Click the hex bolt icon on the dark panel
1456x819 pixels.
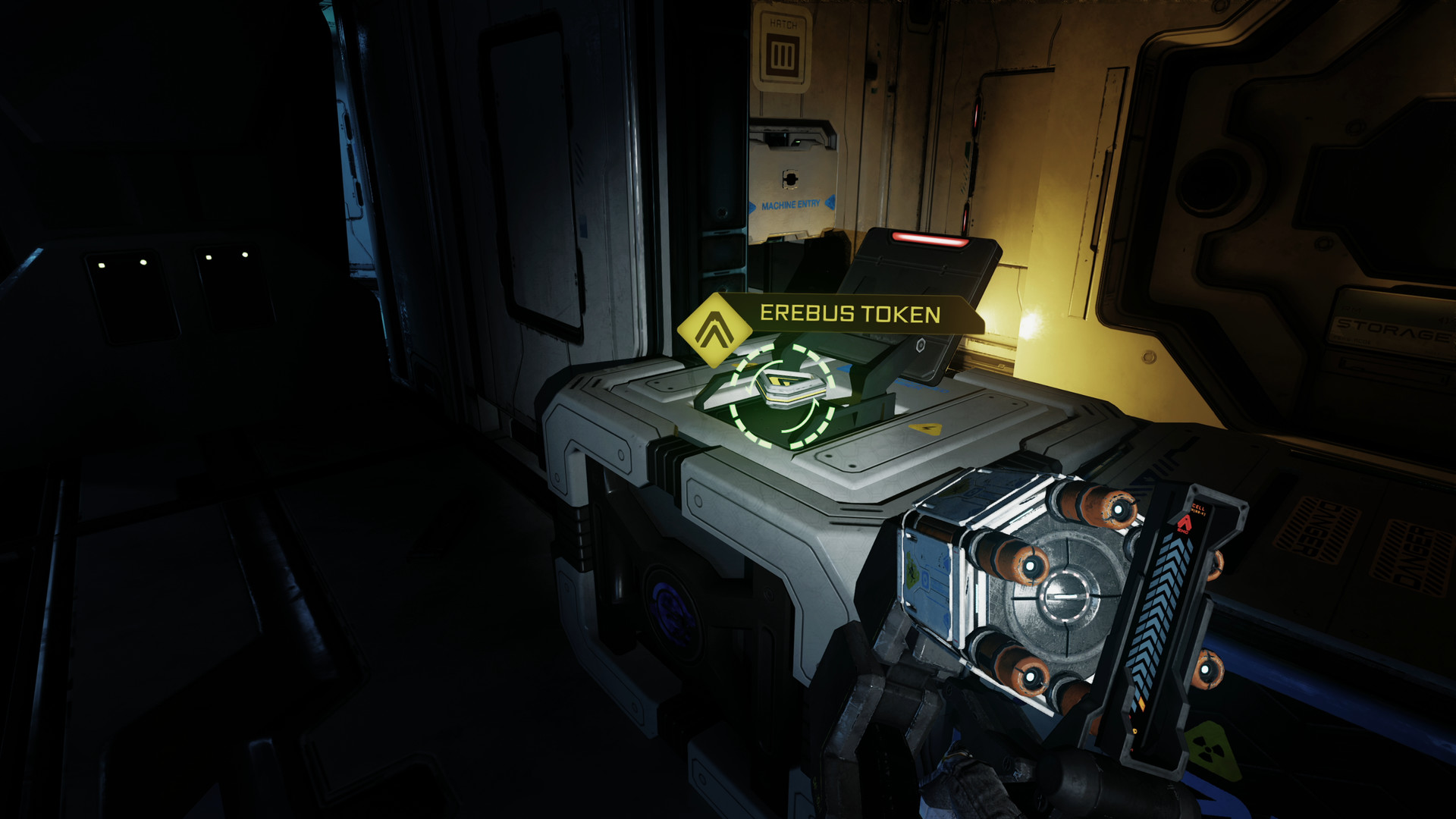click(921, 346)
